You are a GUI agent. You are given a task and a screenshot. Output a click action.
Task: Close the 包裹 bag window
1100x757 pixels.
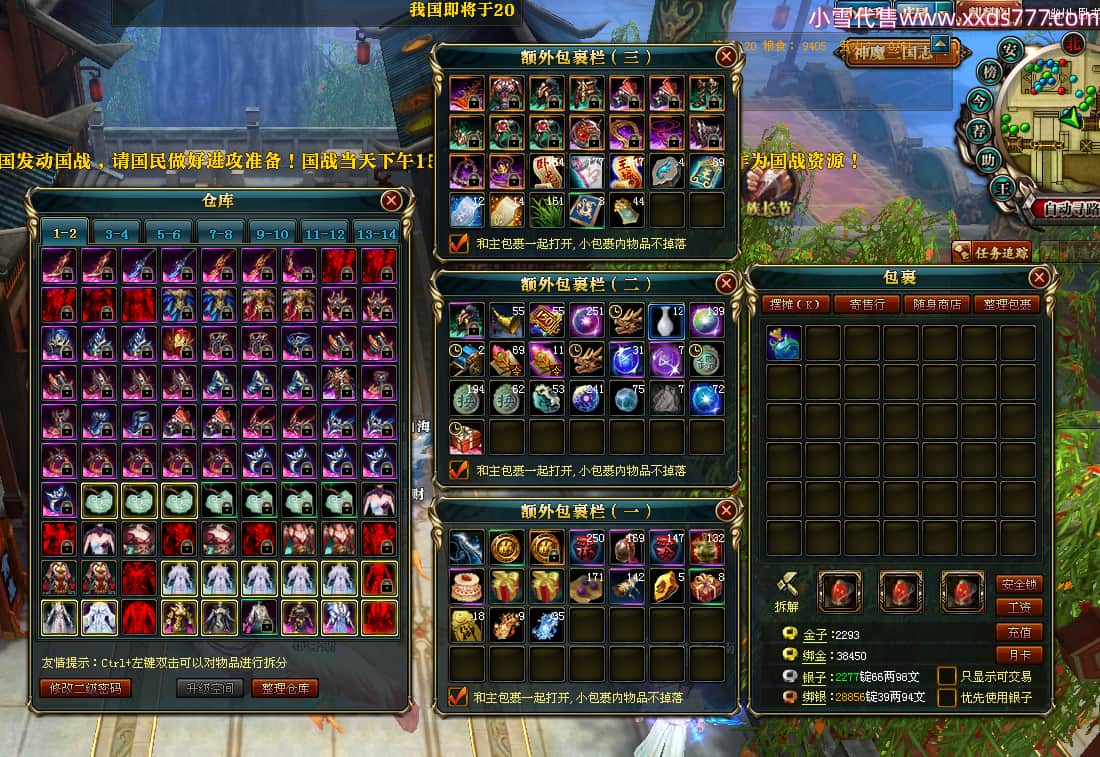point(1039,277)
